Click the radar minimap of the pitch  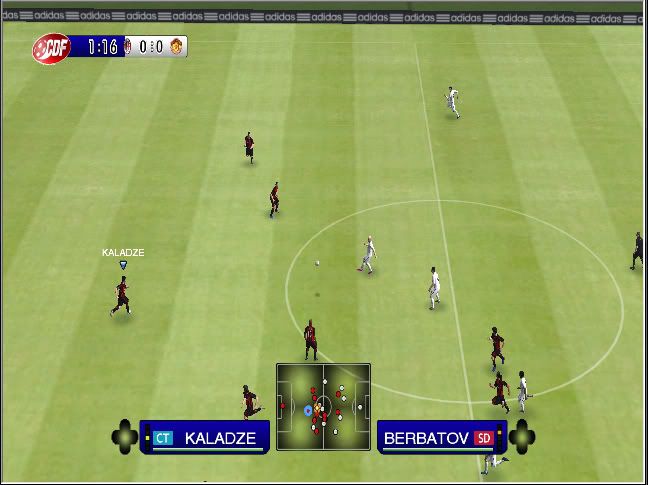(x=323, y=408)
